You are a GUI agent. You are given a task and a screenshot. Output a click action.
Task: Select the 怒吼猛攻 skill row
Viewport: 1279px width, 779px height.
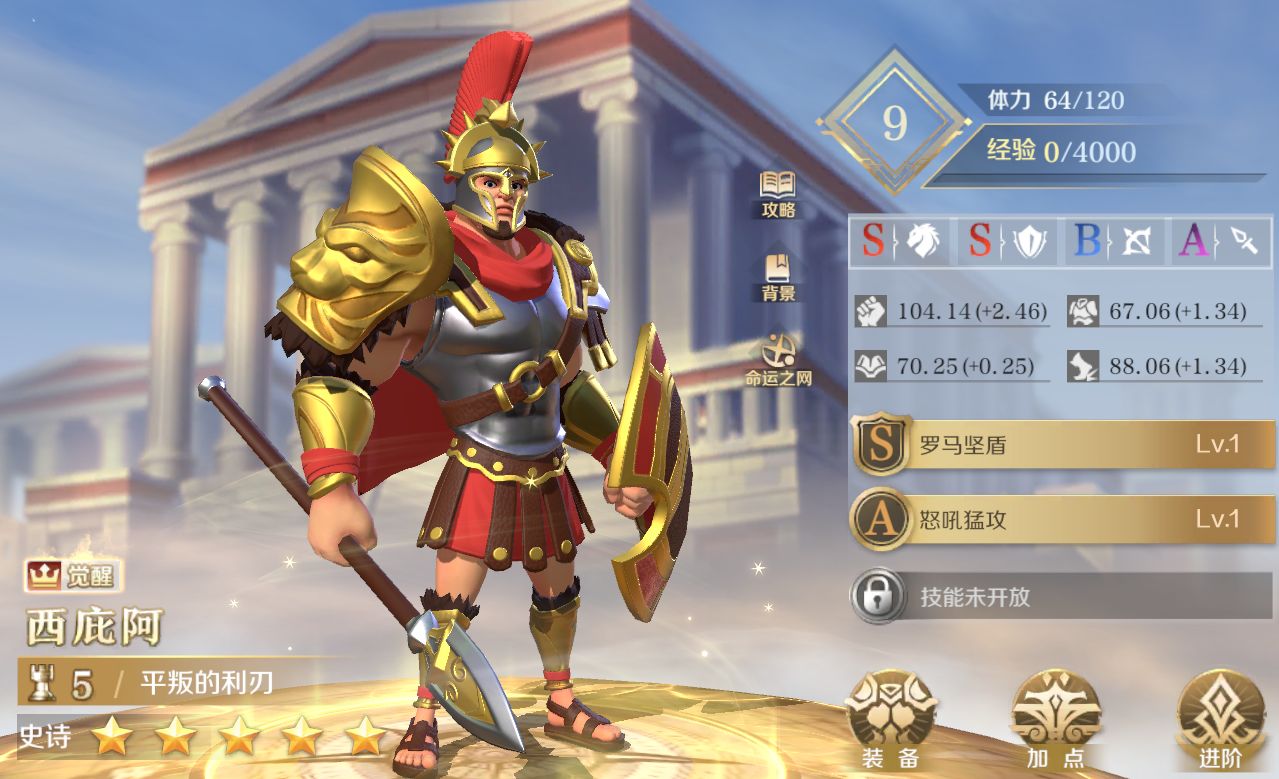pos(1063,520)
